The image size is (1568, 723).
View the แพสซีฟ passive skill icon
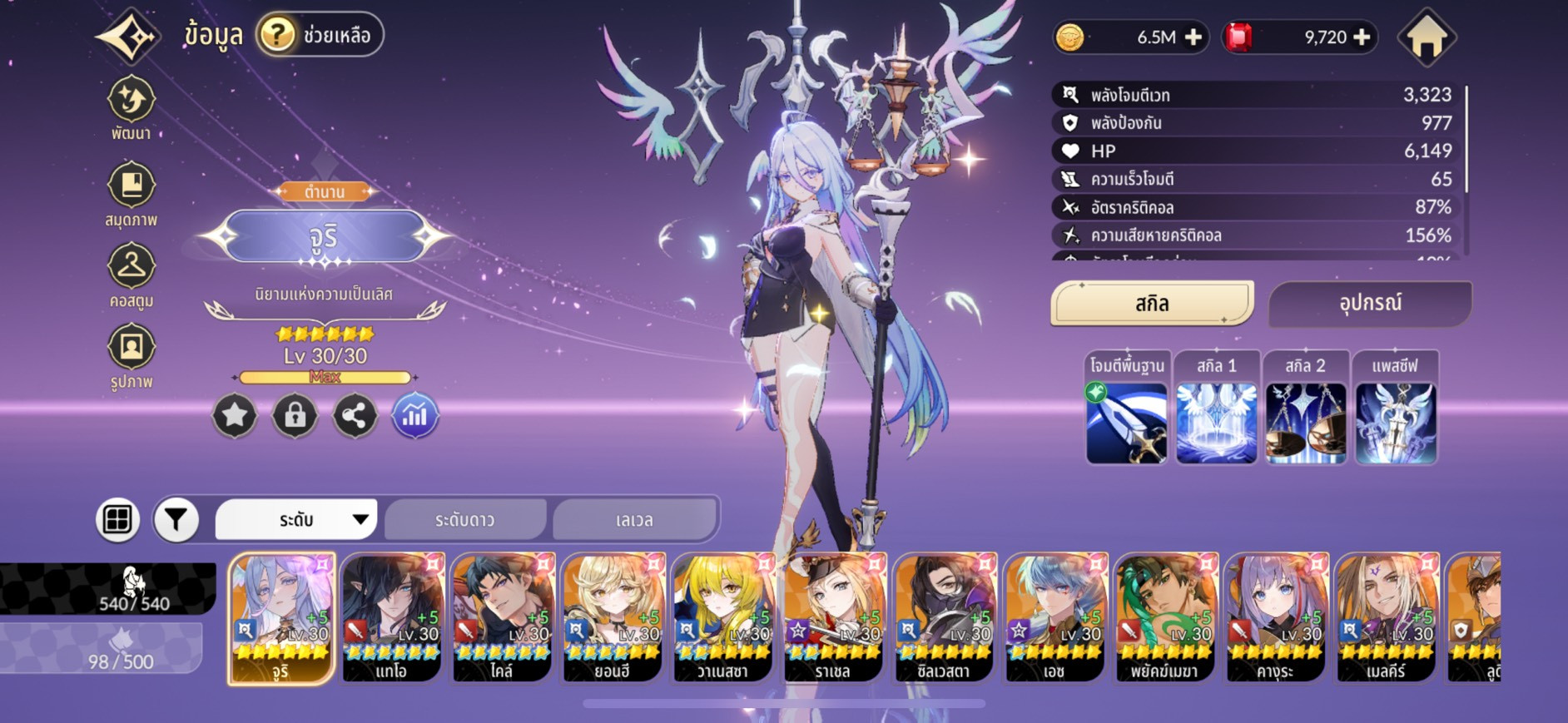[1396, 423]
